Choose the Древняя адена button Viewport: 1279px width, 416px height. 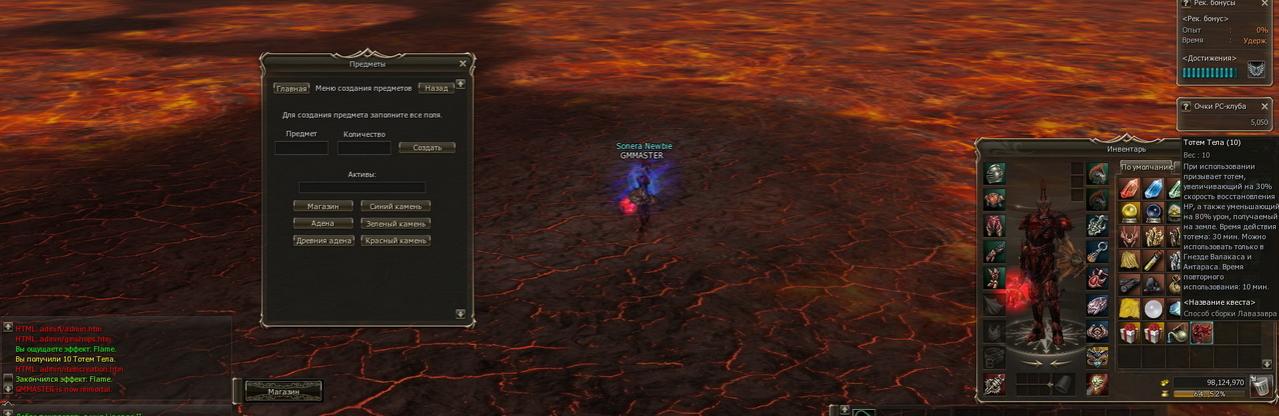[x=323, y=241]
